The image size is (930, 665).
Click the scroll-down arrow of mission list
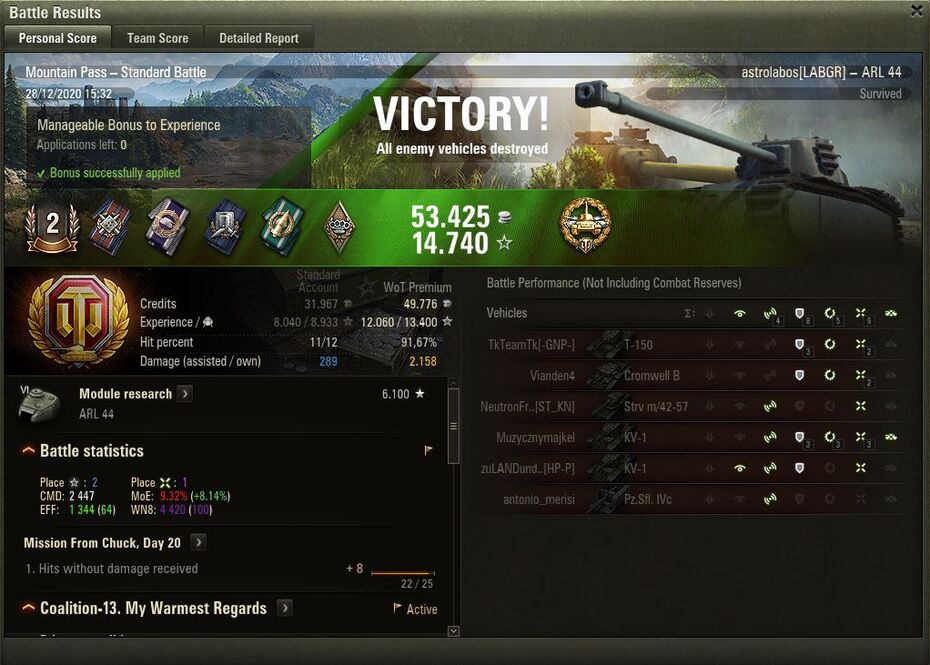click(453, 632)
